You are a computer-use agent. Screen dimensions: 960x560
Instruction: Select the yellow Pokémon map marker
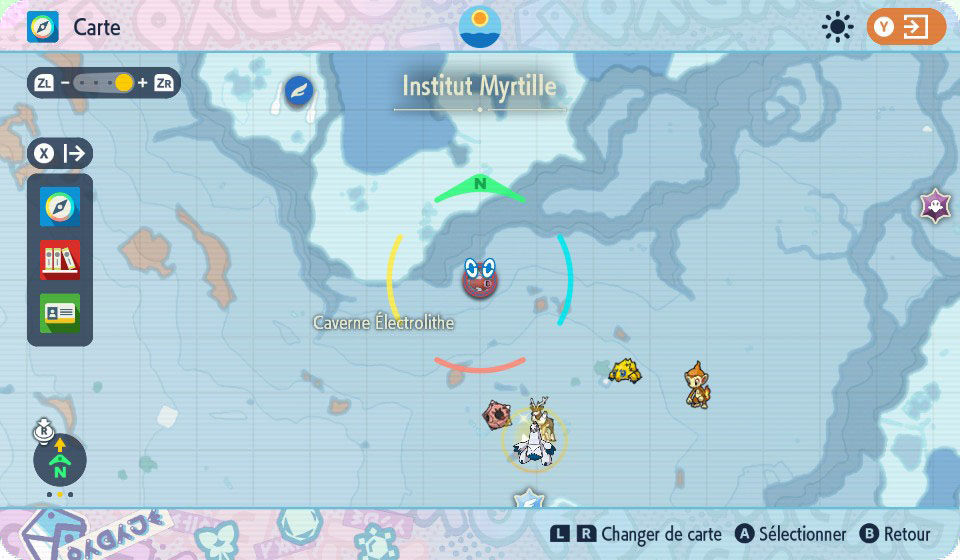[625, 371]
